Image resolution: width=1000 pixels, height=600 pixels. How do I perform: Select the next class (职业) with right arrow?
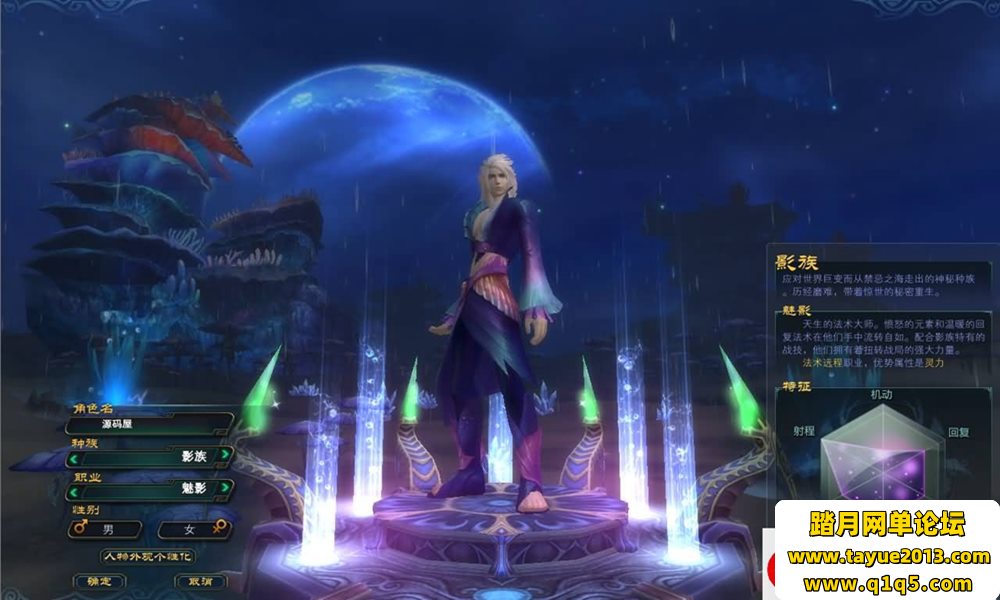[226, 488]
